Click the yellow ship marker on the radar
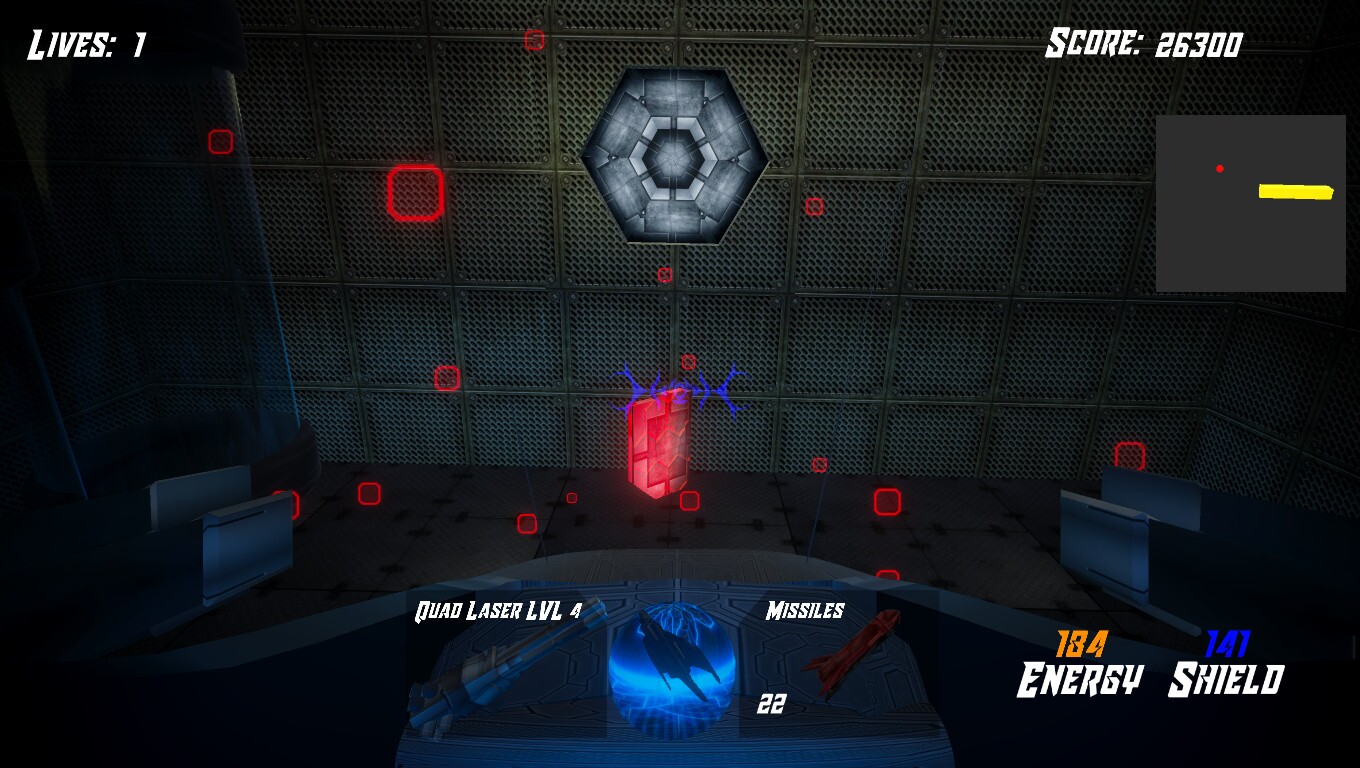The width and height of the screenshot is (1360, 768). point(1295,190)
